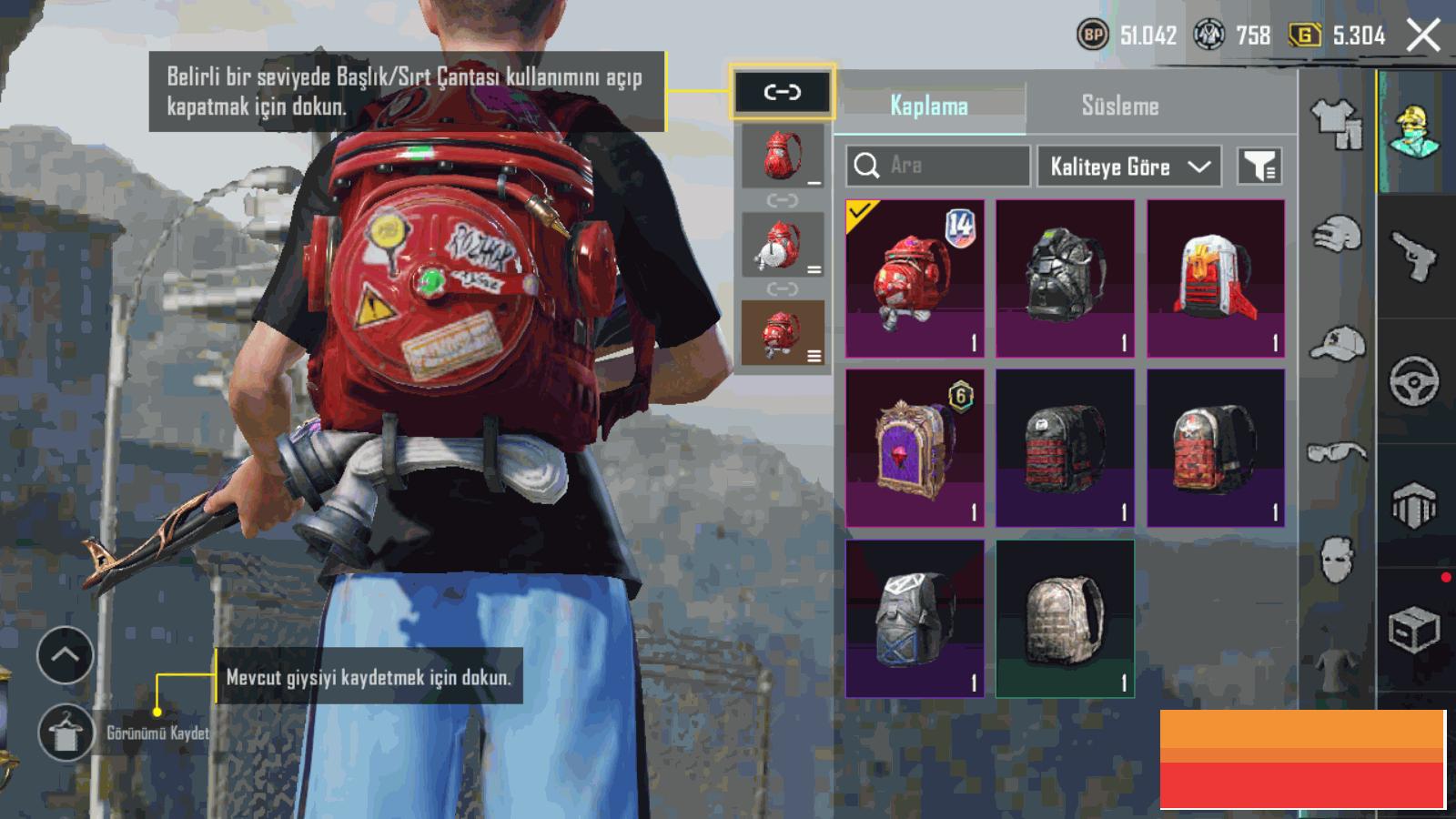The image size is (1456, 819).
Task: Pick the white and red backpack skin
Action: pyautogui.click(x=1216, y=278)
